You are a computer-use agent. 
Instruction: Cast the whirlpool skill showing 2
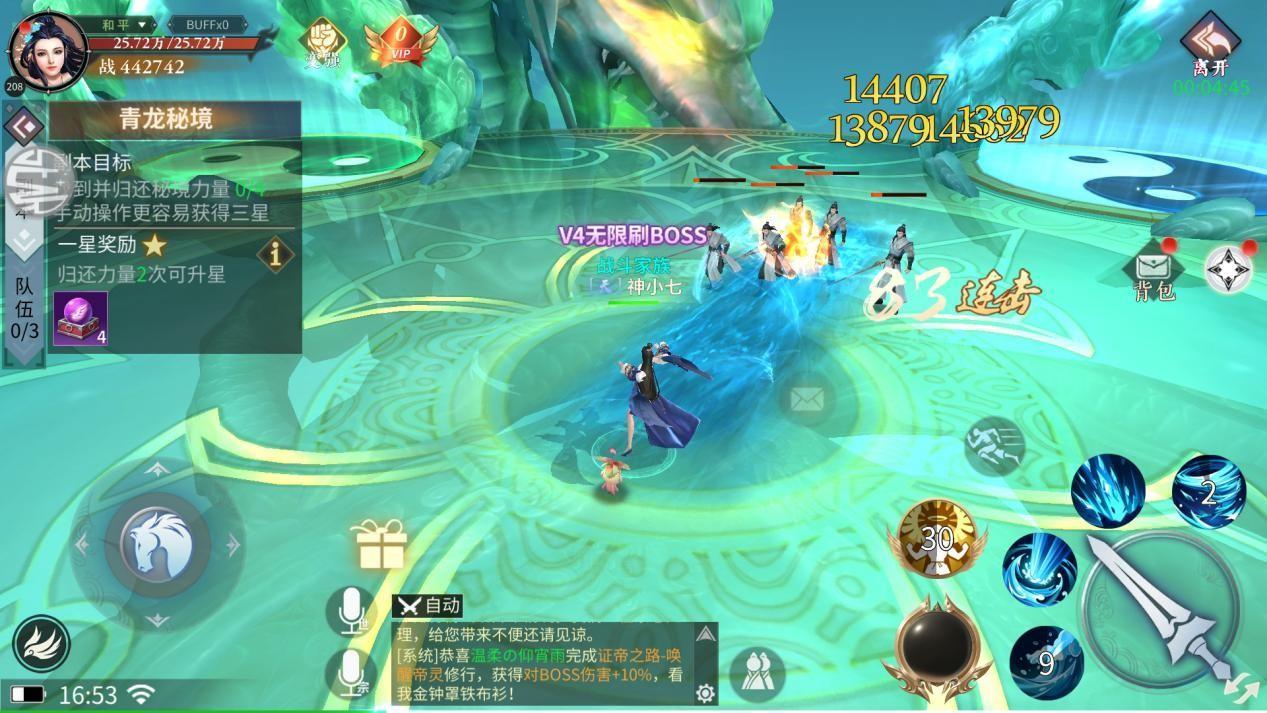click(1208, 491)
